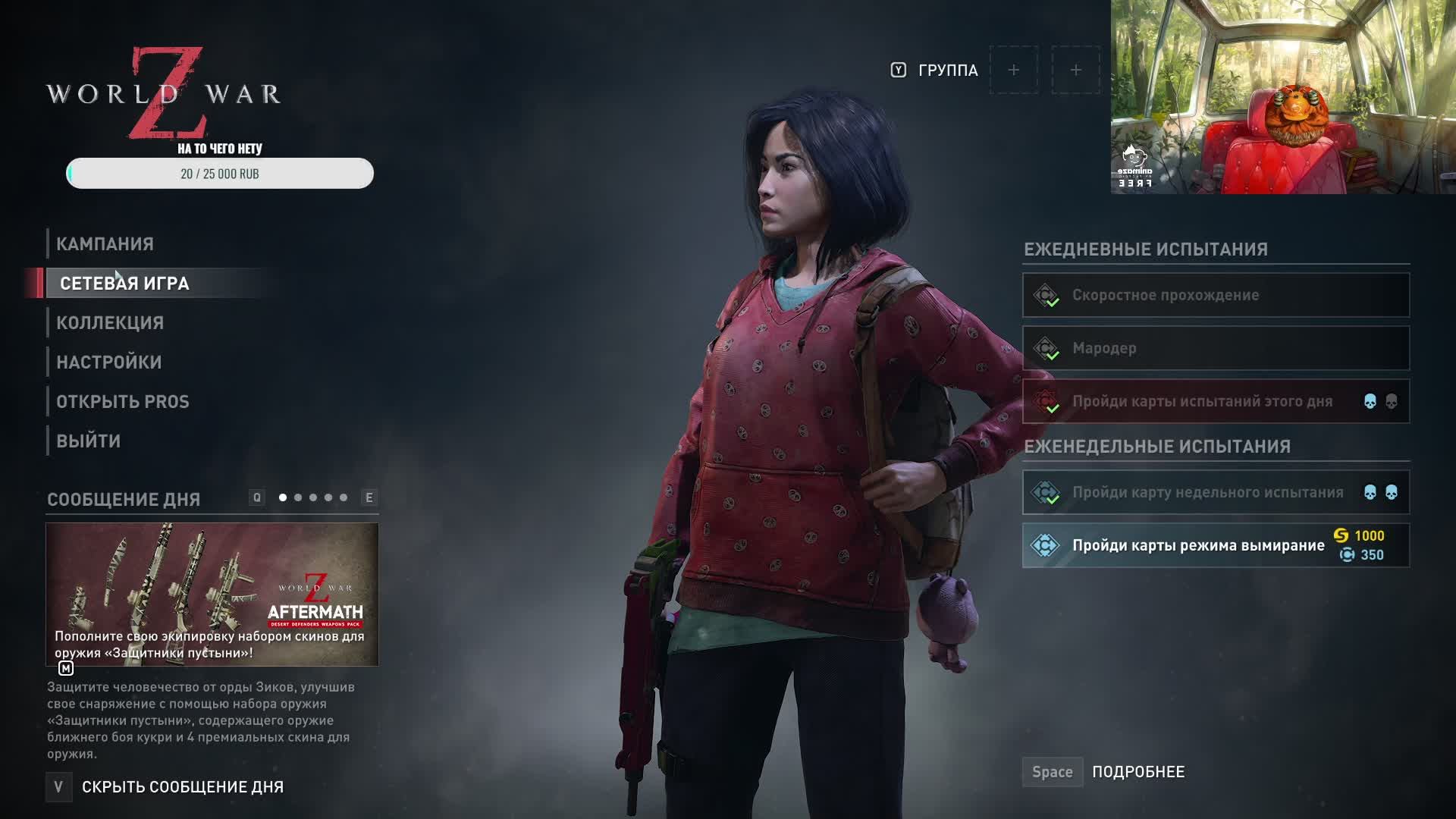This screenshot has width=1456, height=819.
Task: Go to Настройки settings
Action: point(109,362)
